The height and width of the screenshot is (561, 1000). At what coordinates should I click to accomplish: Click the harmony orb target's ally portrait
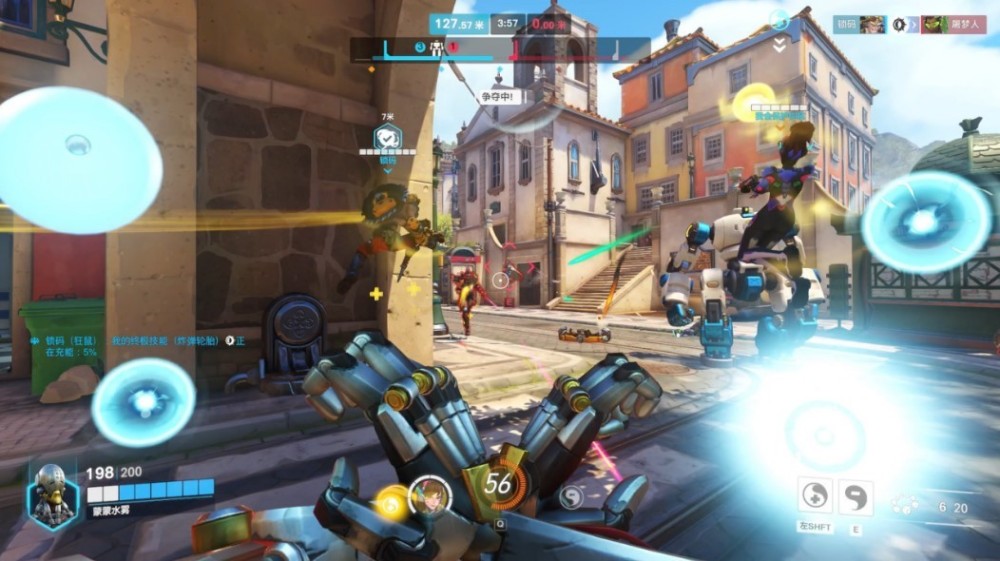(x=430, y=497)
